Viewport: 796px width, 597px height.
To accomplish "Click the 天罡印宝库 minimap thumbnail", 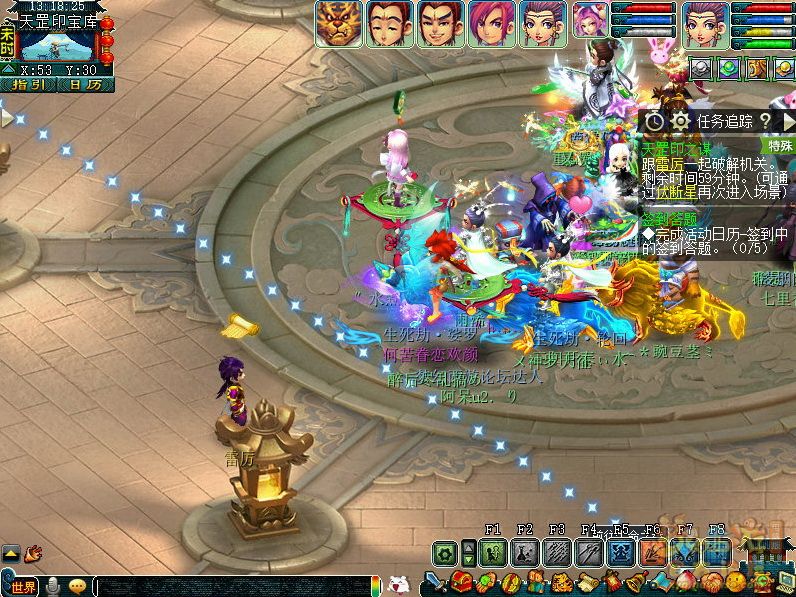I will tap(56, 46).
